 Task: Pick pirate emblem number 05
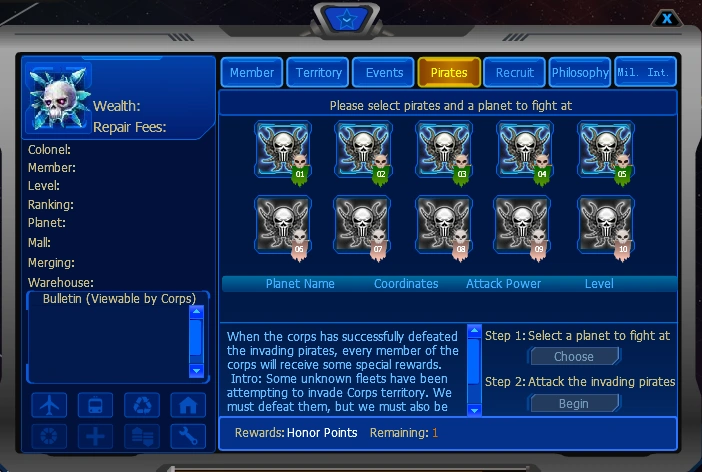[605, 150]
